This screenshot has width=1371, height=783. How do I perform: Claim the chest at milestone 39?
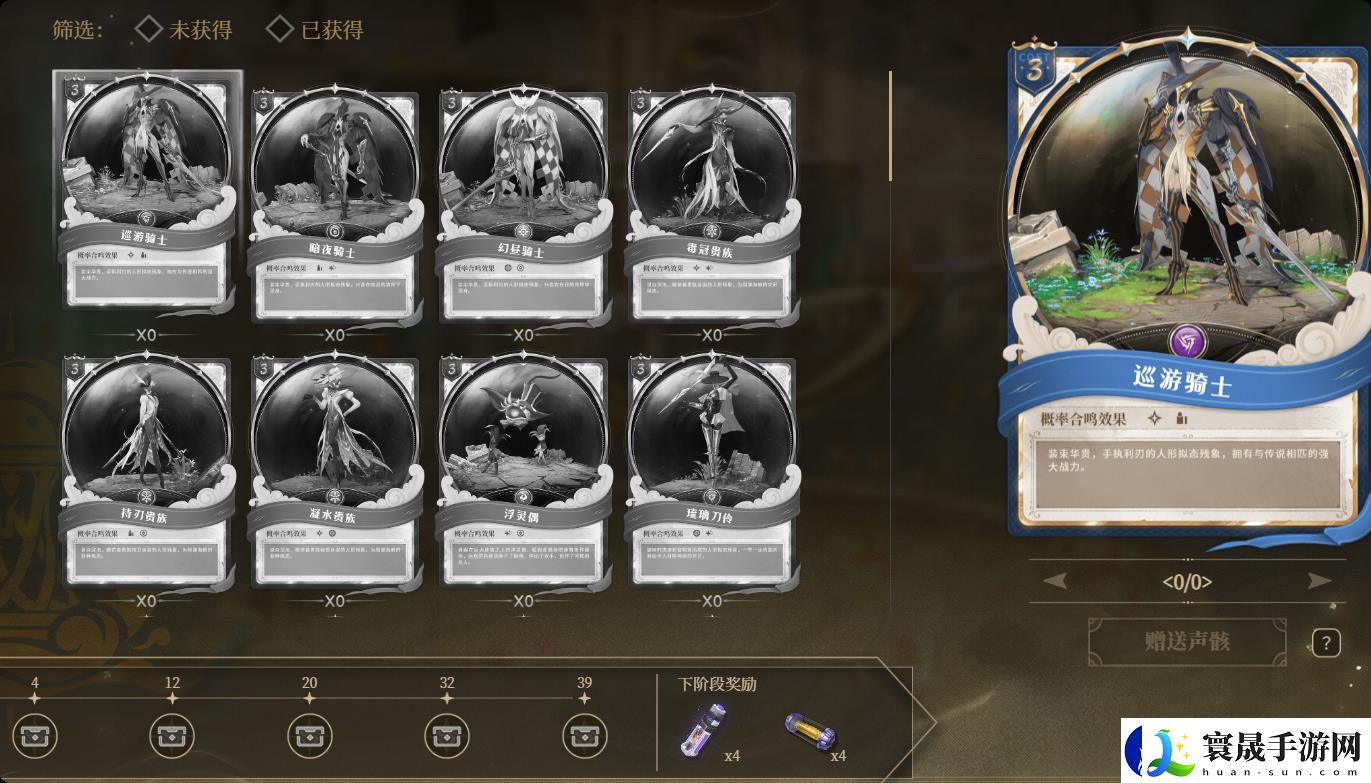click(584, 737)
